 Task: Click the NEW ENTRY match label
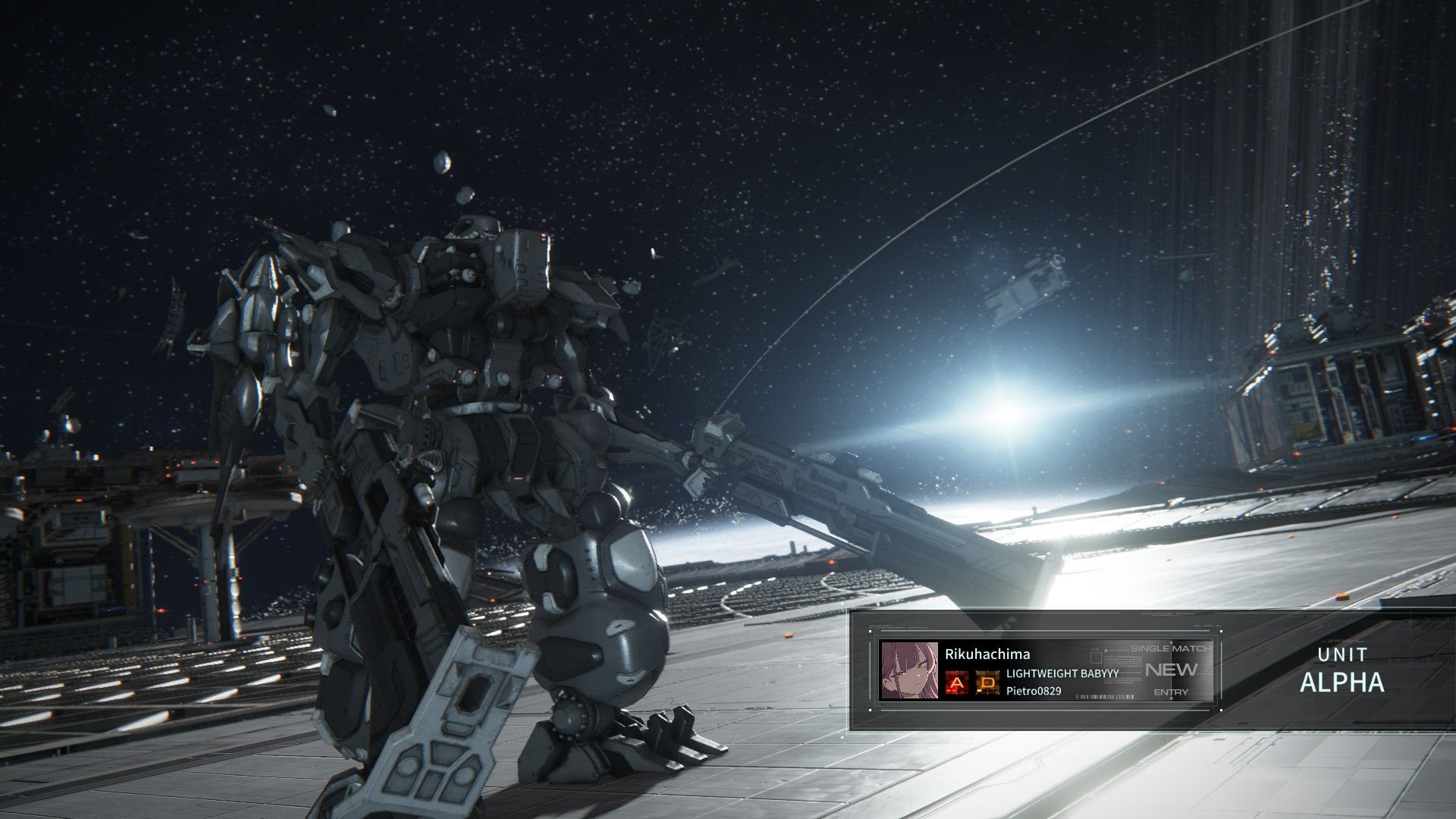tap(1171, 670)
